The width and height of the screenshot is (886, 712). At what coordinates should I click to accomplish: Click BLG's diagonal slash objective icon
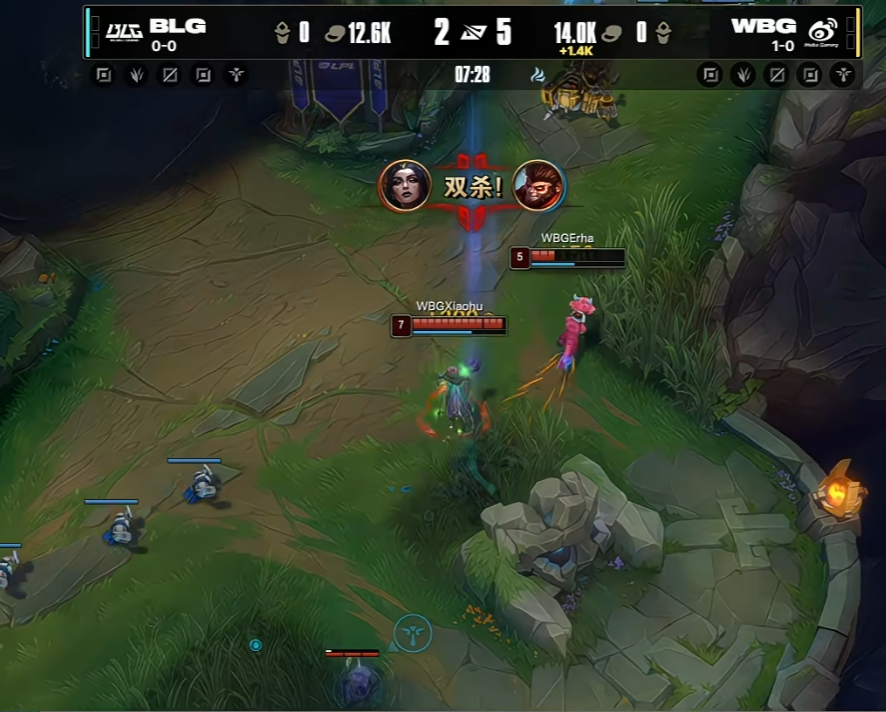(170, 75)
